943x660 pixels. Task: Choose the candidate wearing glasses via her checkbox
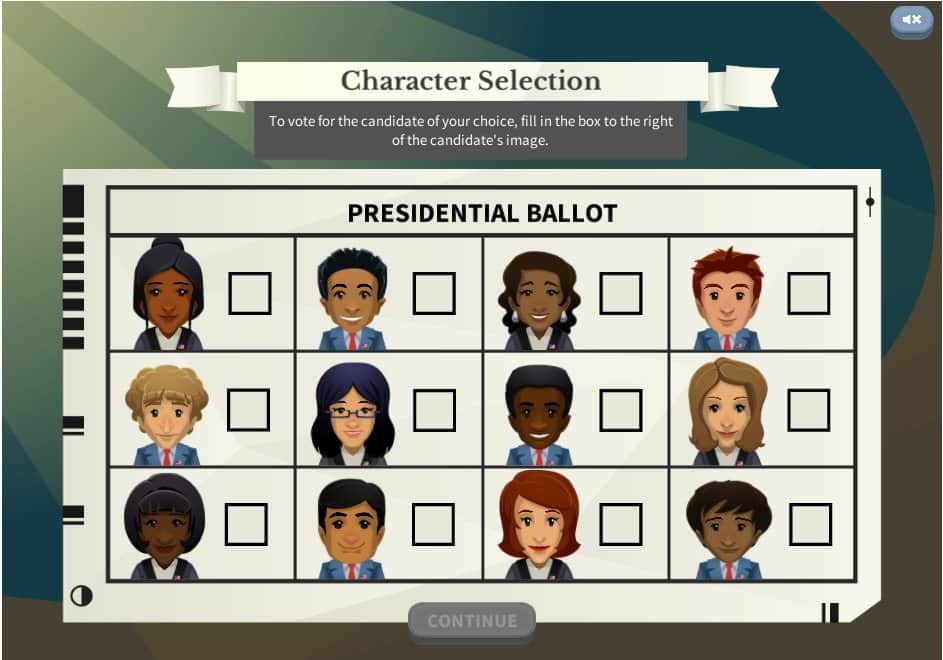point(434,410)
